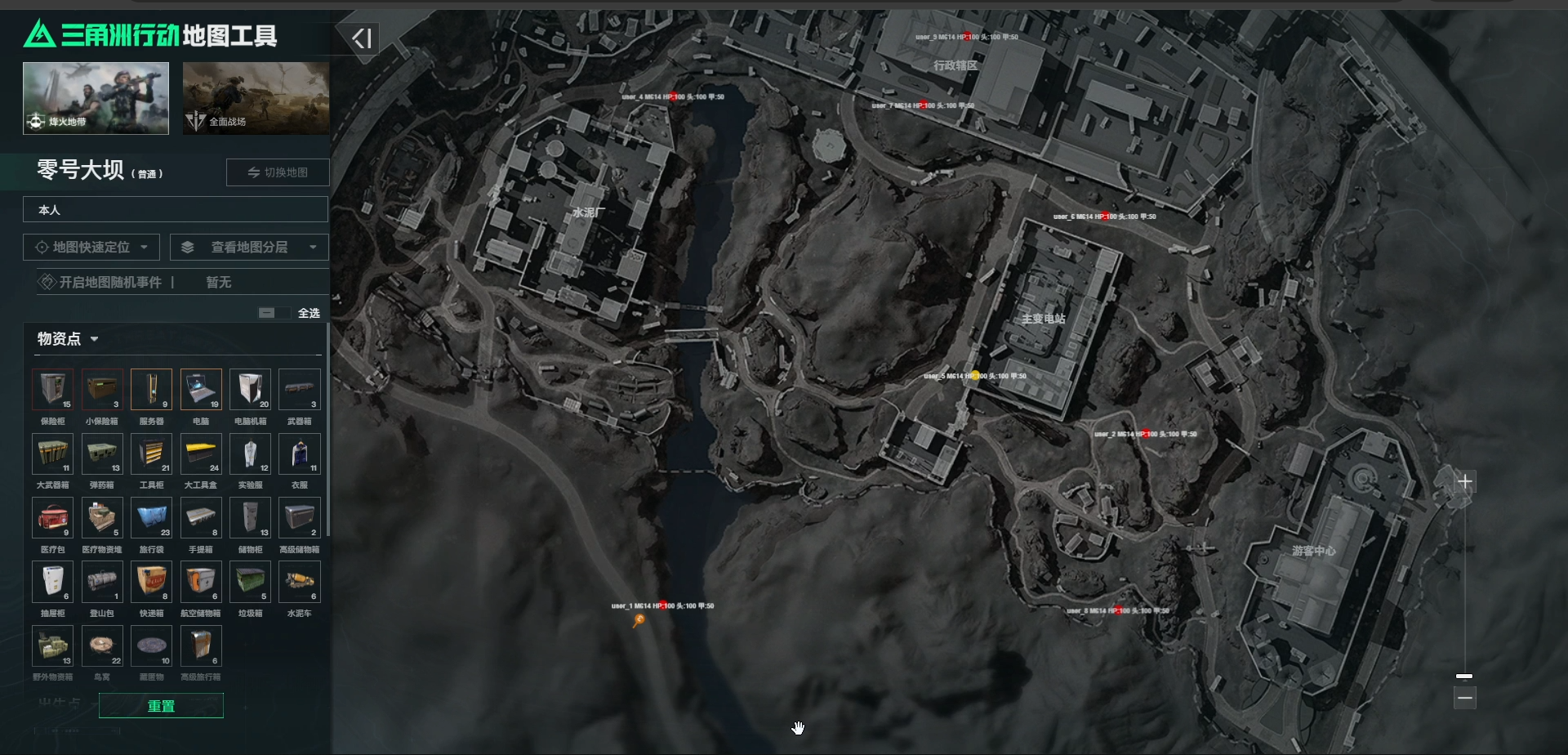This screenshot has width=1568, height=755.
Task: Click the 切换地图 switch map button
Action: pyautogui.click(x=278, y=172)
